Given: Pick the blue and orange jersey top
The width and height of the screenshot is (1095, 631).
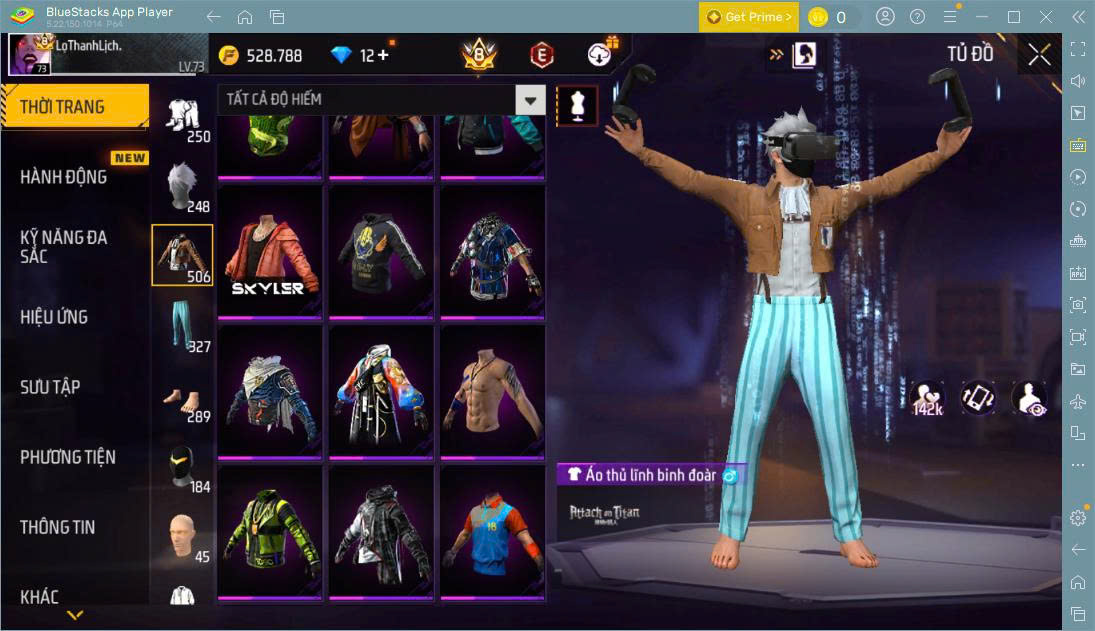Looking at the screenshot, I should pyautogui.click(x=493, y=531).
